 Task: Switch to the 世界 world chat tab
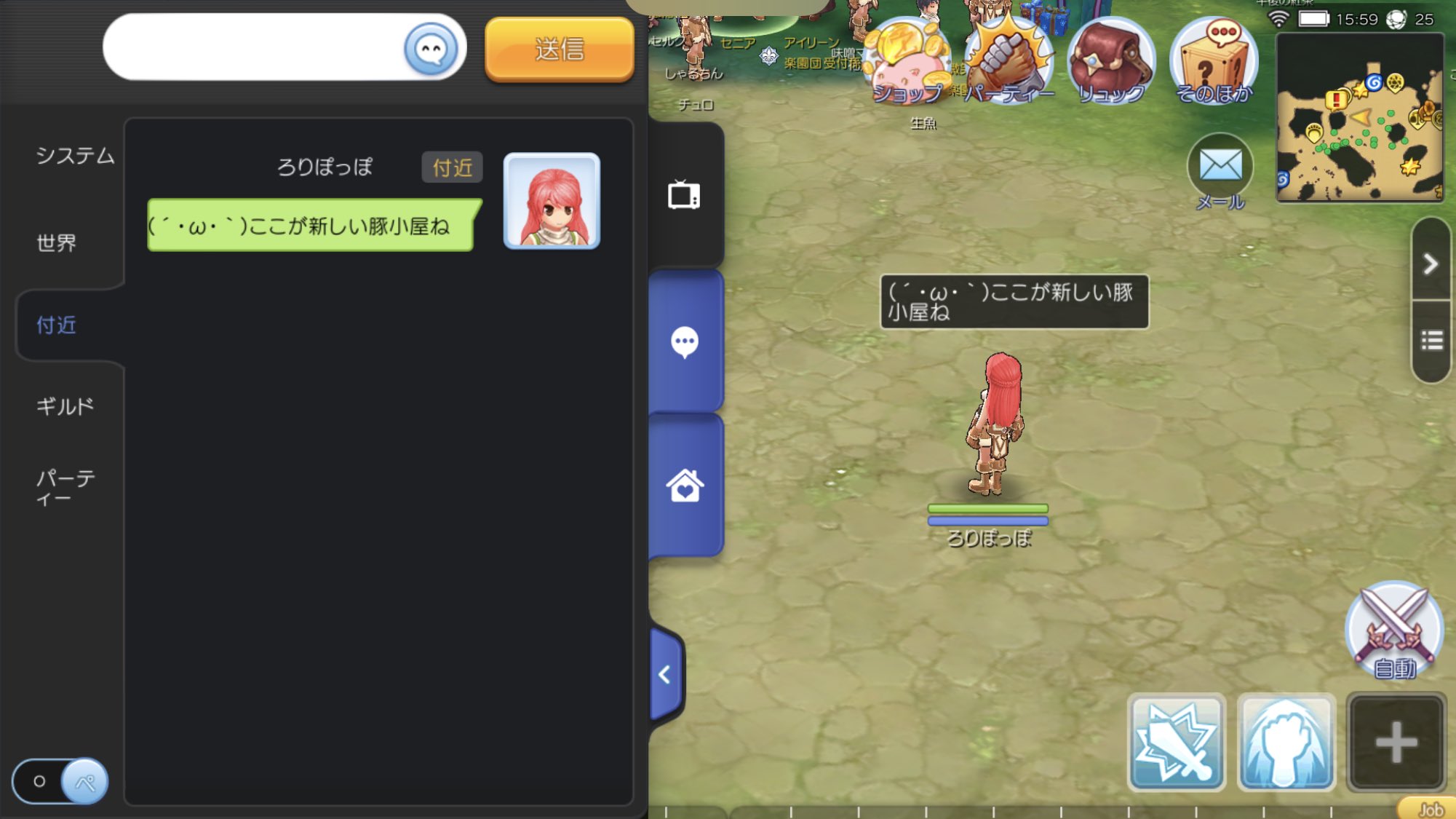coord(58,243)
